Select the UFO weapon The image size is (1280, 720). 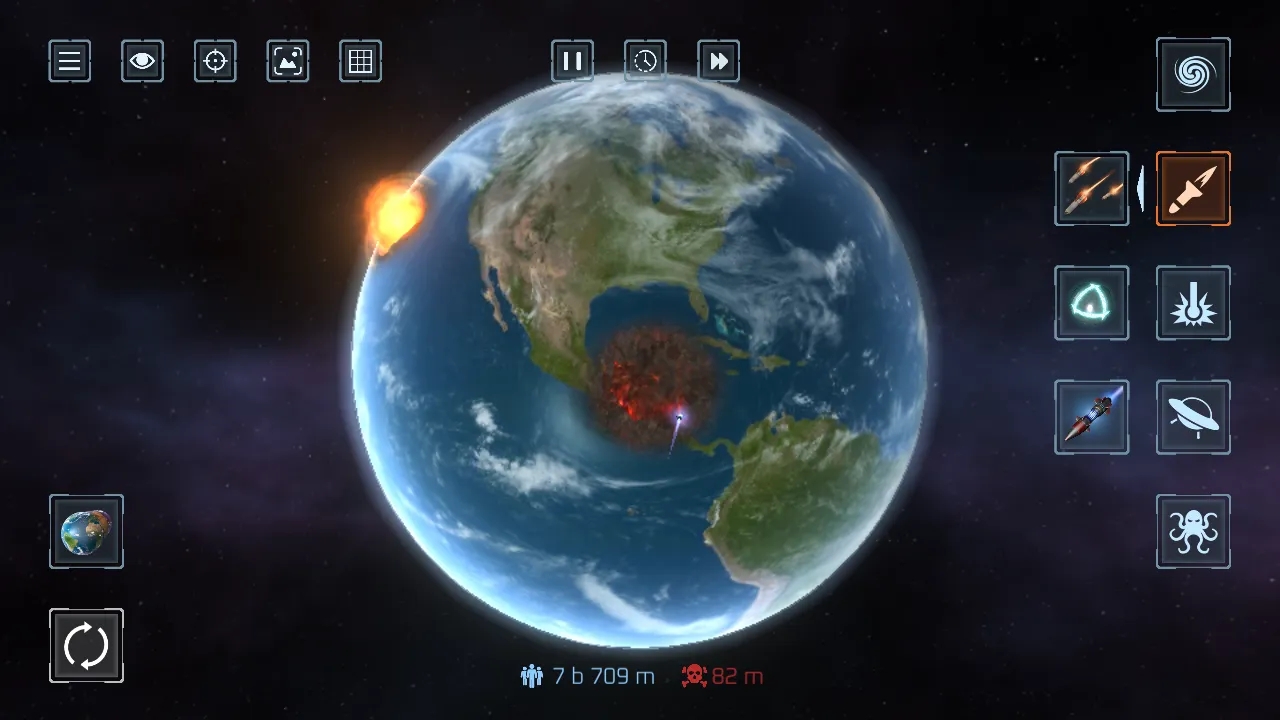(1193, 417)
